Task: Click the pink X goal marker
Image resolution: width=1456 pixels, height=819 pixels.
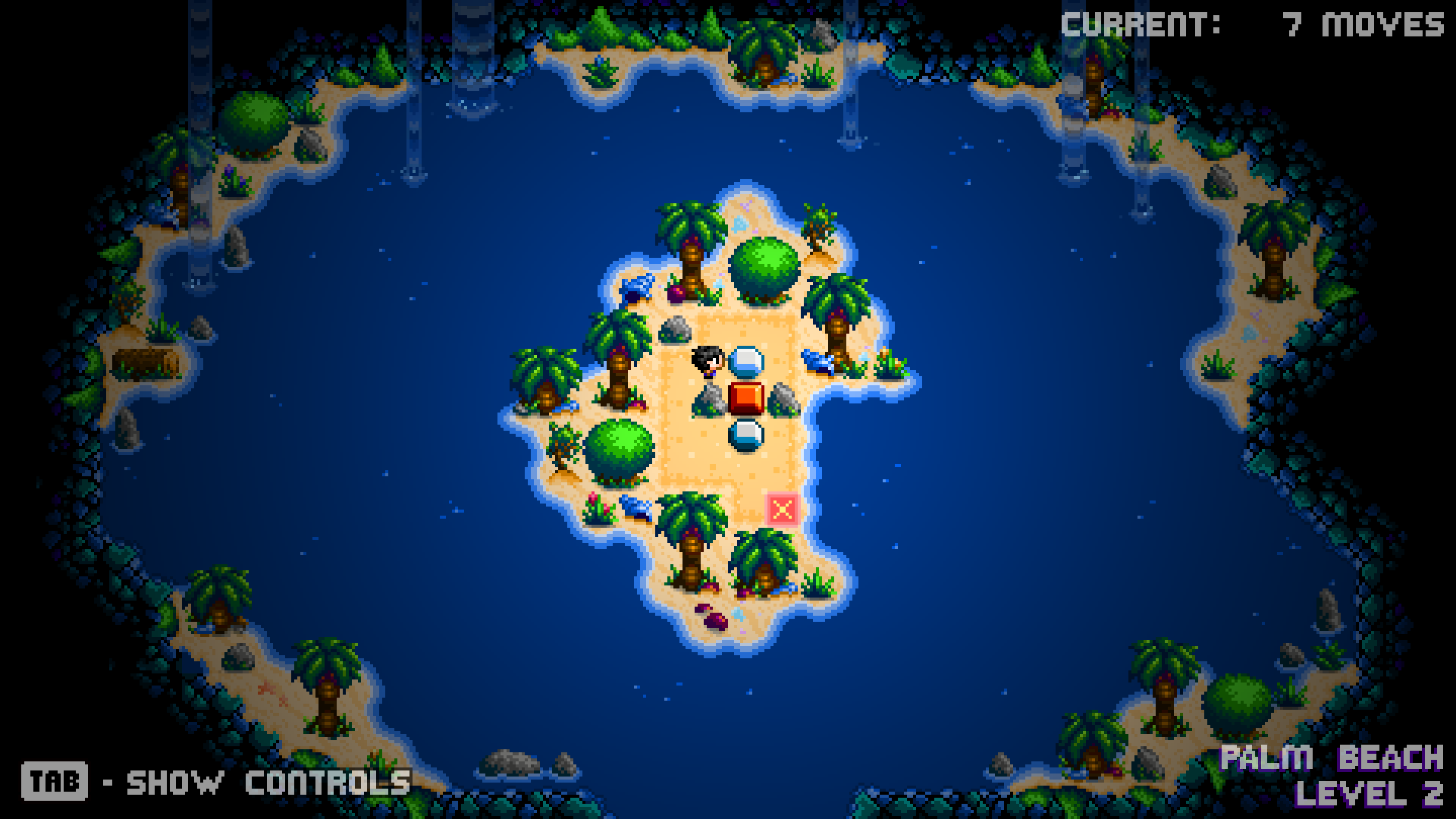Action: click(x=783, y=509)
